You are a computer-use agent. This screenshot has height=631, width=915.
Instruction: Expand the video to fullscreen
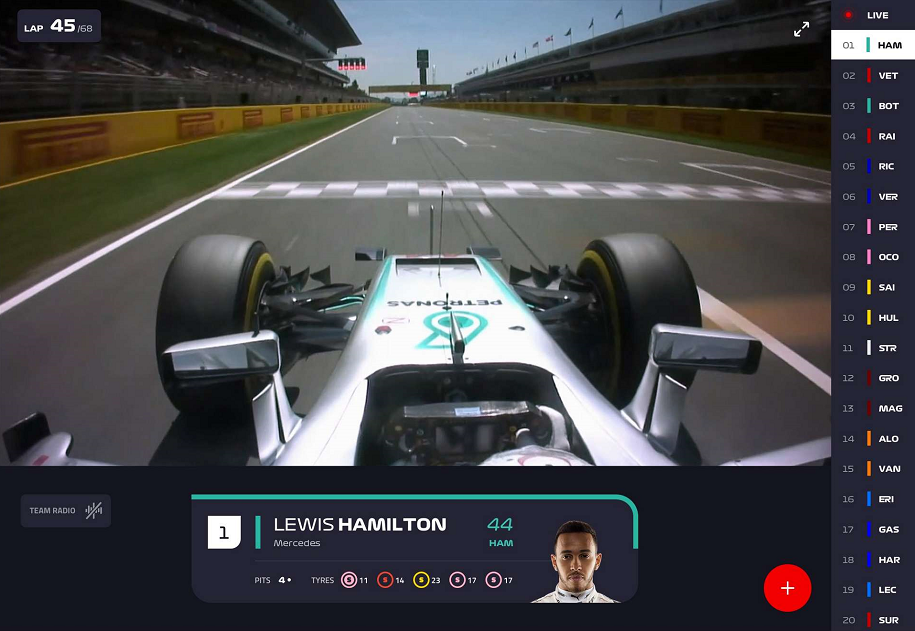pyautogui.click(x=801, y=30)
